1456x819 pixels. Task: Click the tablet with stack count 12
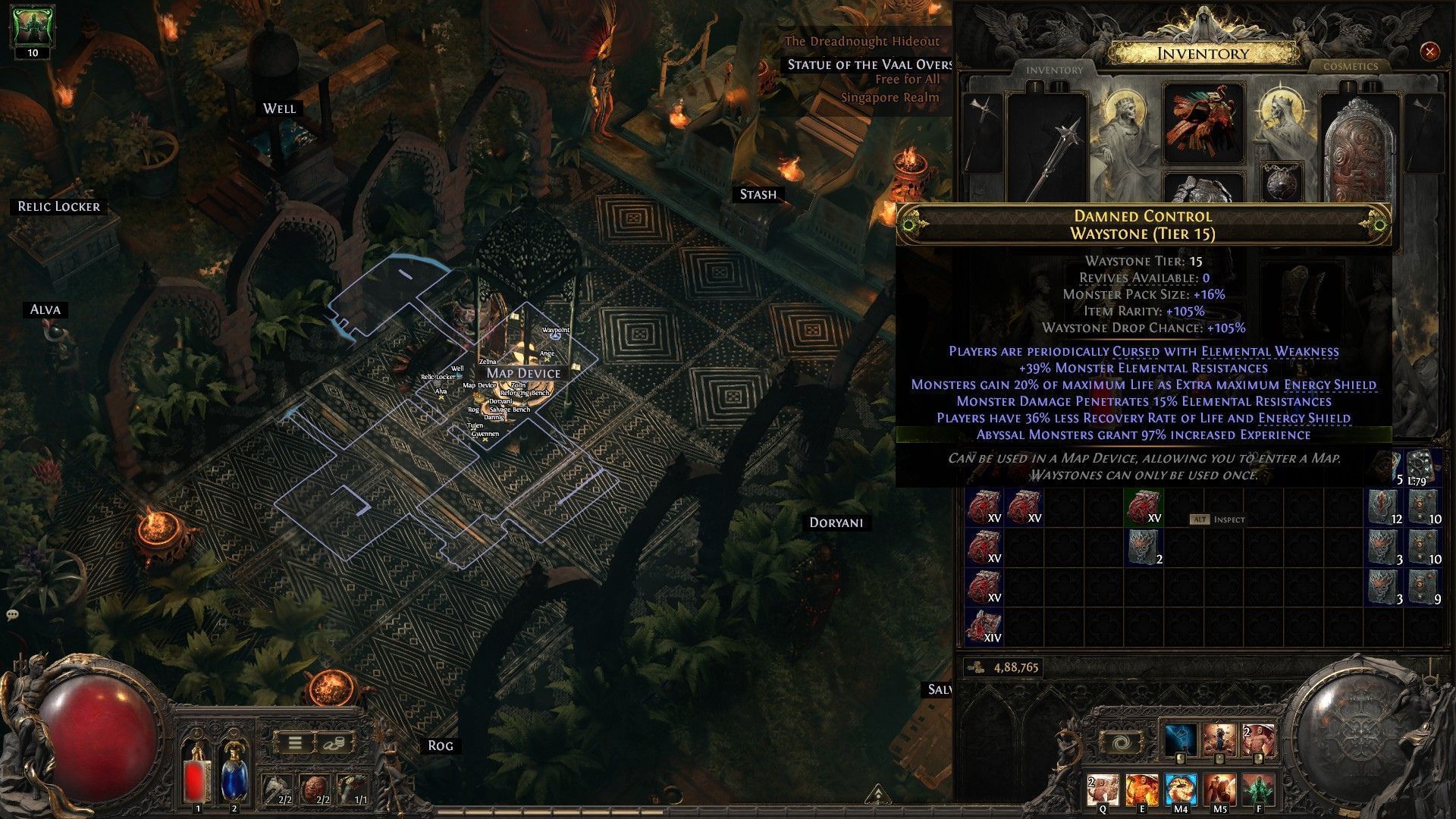pyautogui.click(x=1384, y=507)
